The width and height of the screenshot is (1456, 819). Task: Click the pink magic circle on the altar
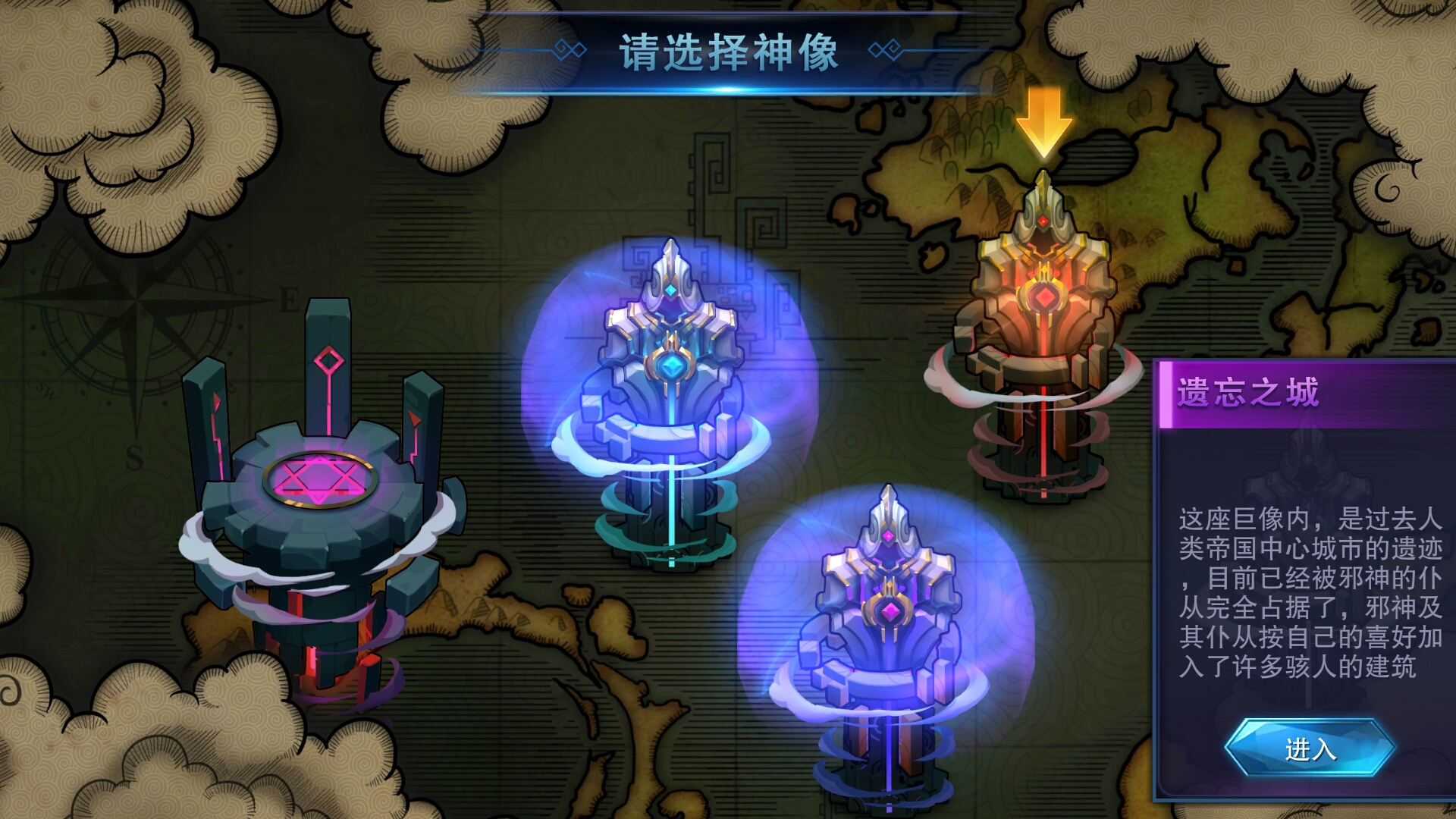(318, 478)
